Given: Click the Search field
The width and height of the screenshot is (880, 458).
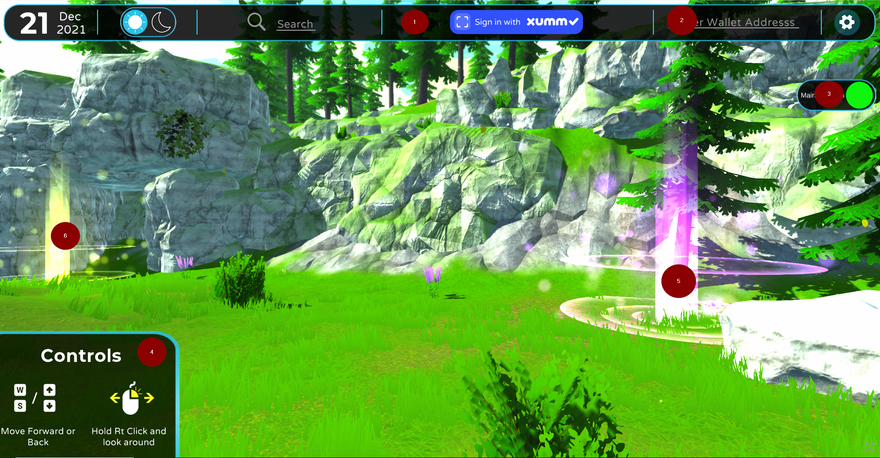Looking at the screenshot, I should 295,24.
